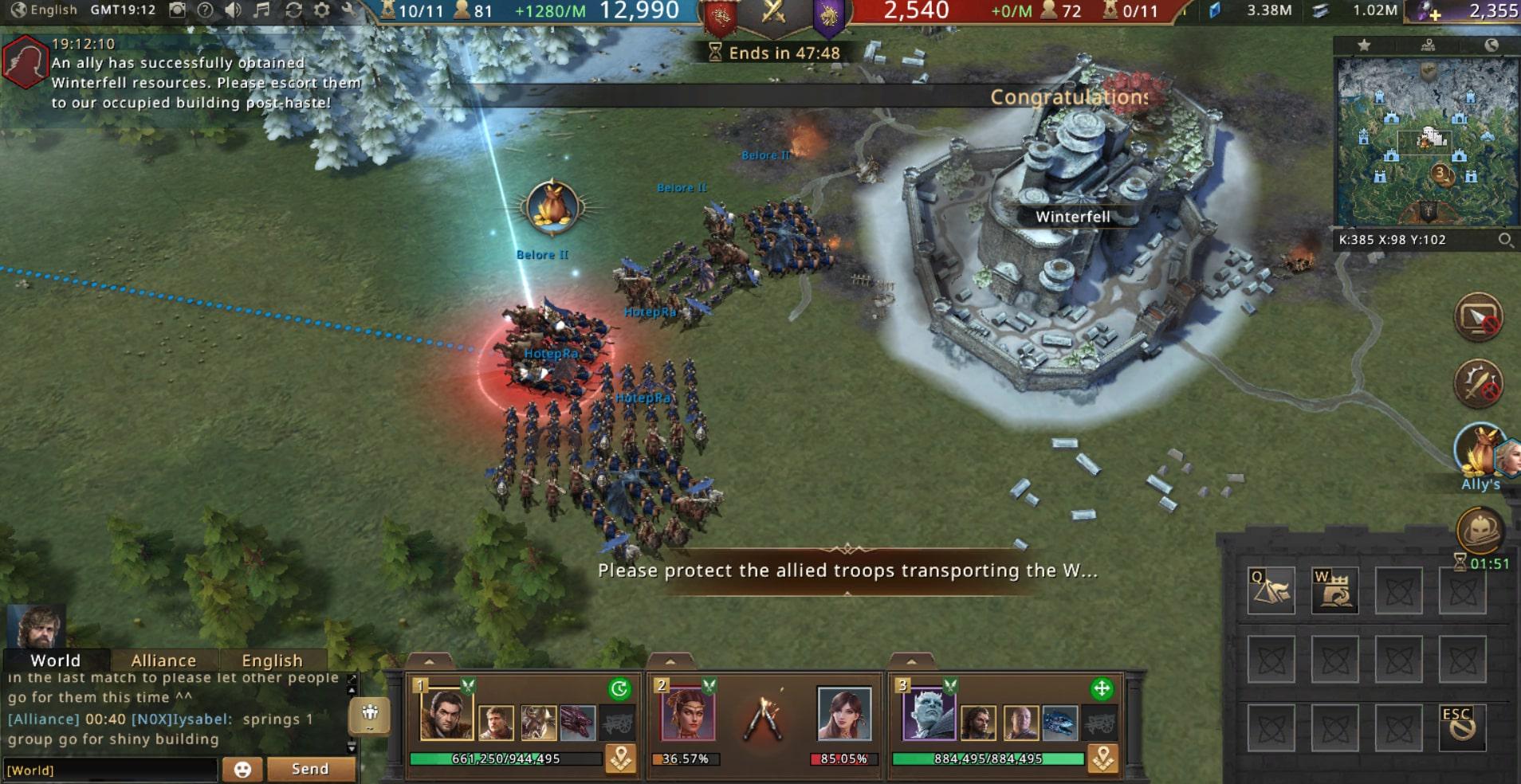Open the settings gear icon

tap(322, 10)
